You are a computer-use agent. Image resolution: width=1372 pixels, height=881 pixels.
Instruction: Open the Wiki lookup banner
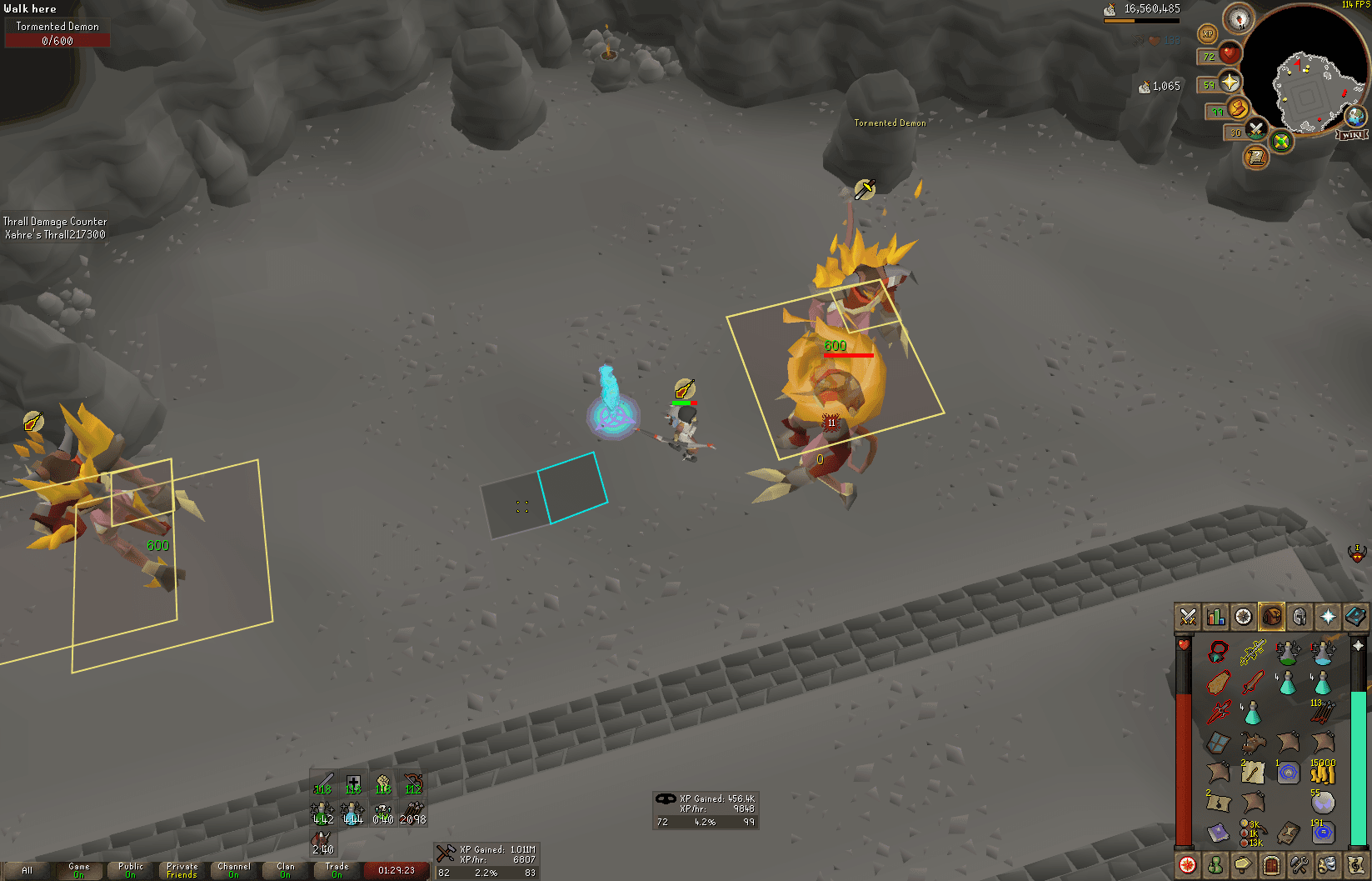click(x=1351, y=135)
